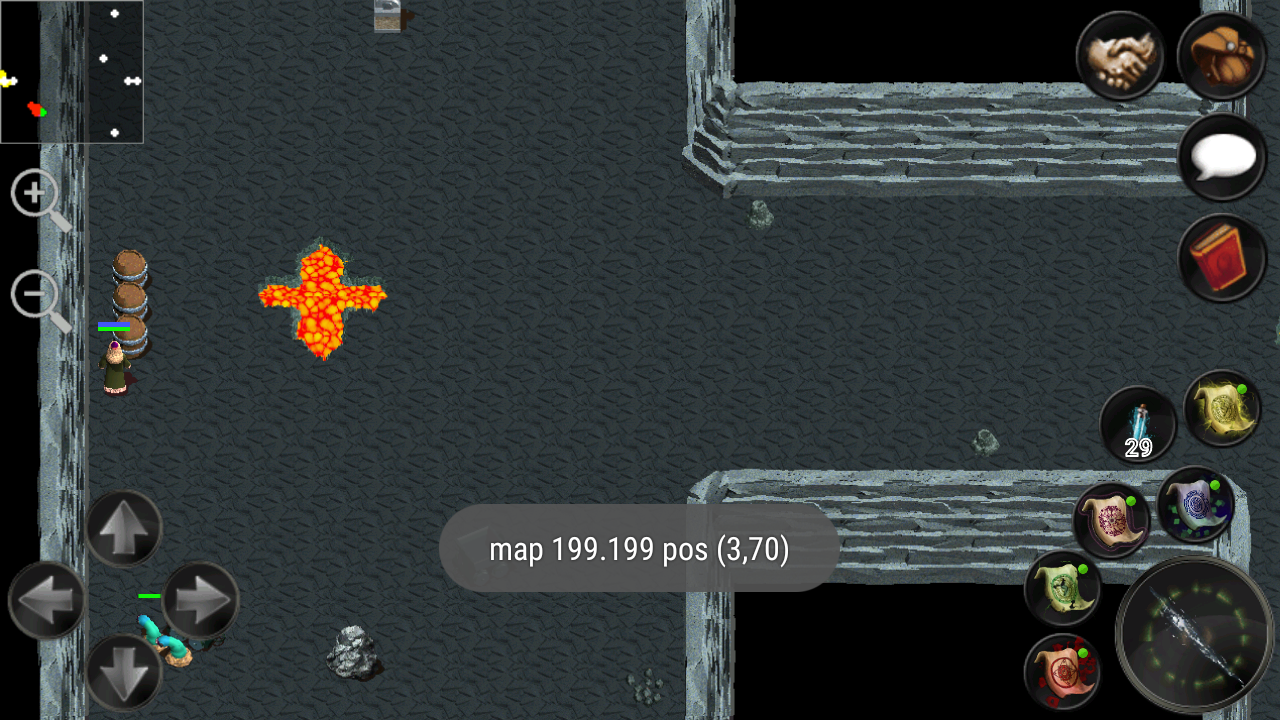This screenshot has width=1280, height=720.
Task: Open the red spellbook
Action: 1222,255
